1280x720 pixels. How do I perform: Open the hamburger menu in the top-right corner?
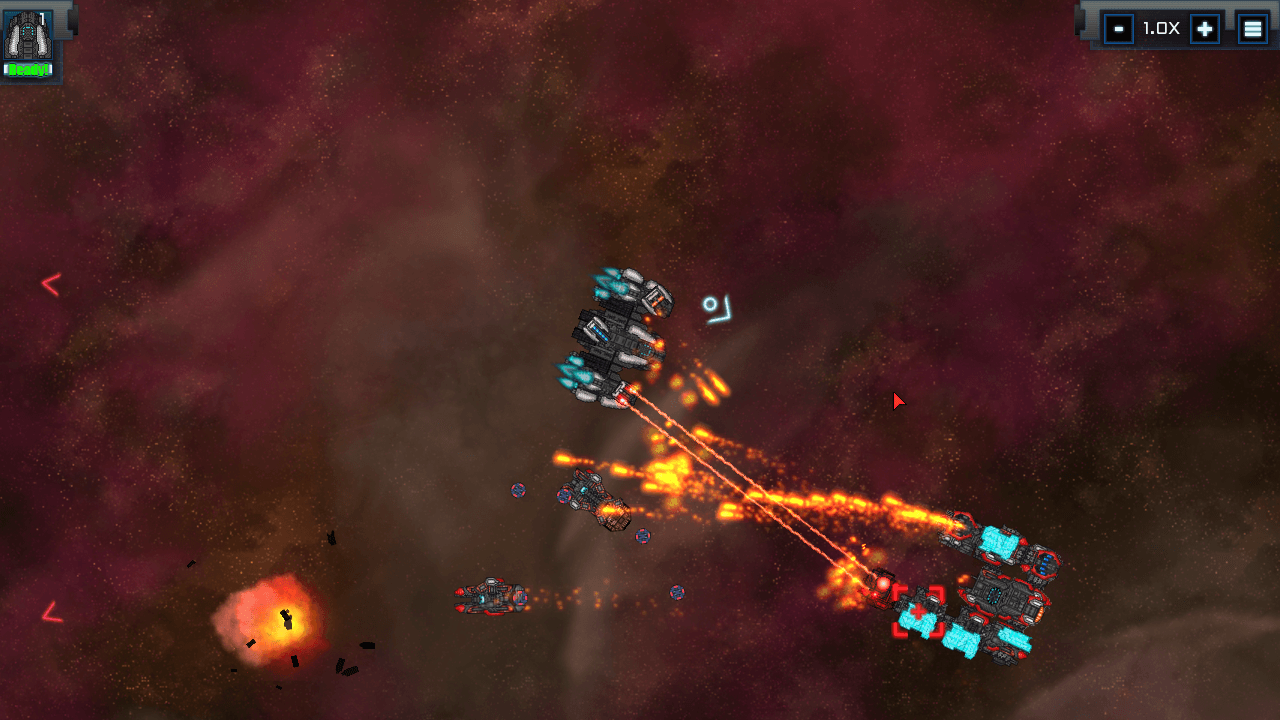tap(1253, 28)
